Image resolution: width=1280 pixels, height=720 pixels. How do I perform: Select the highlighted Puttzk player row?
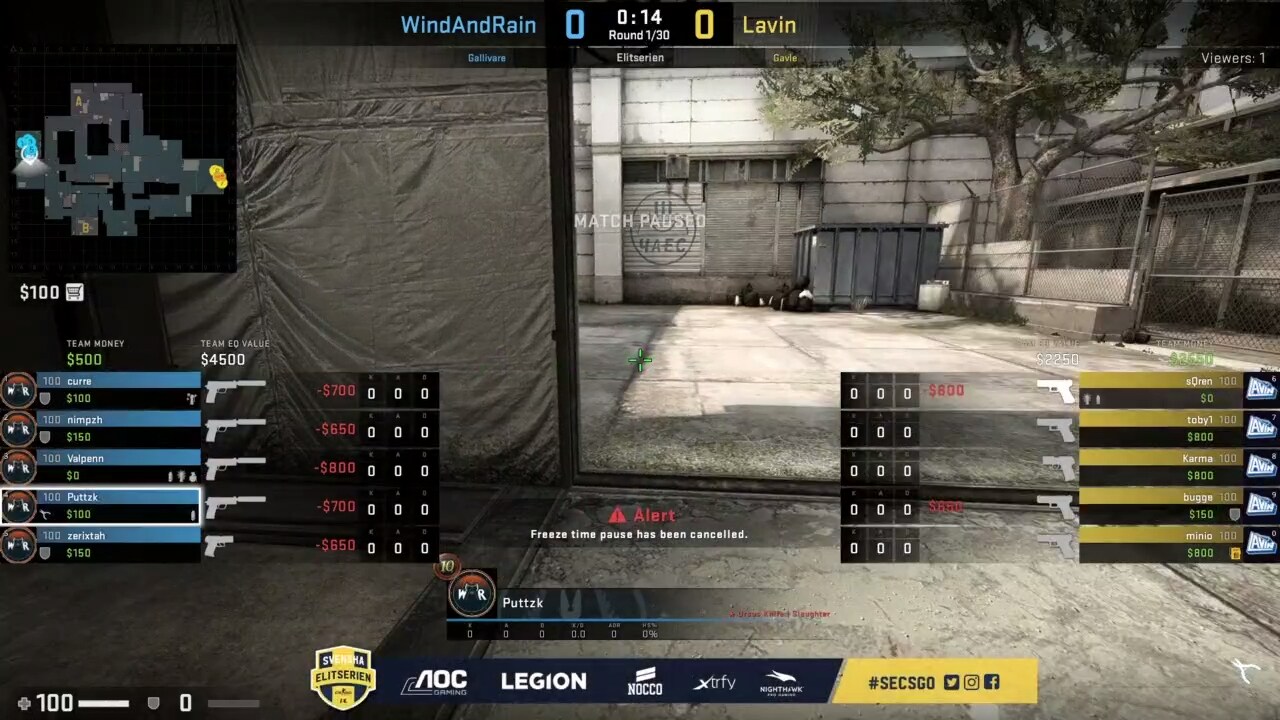(118, 505)
